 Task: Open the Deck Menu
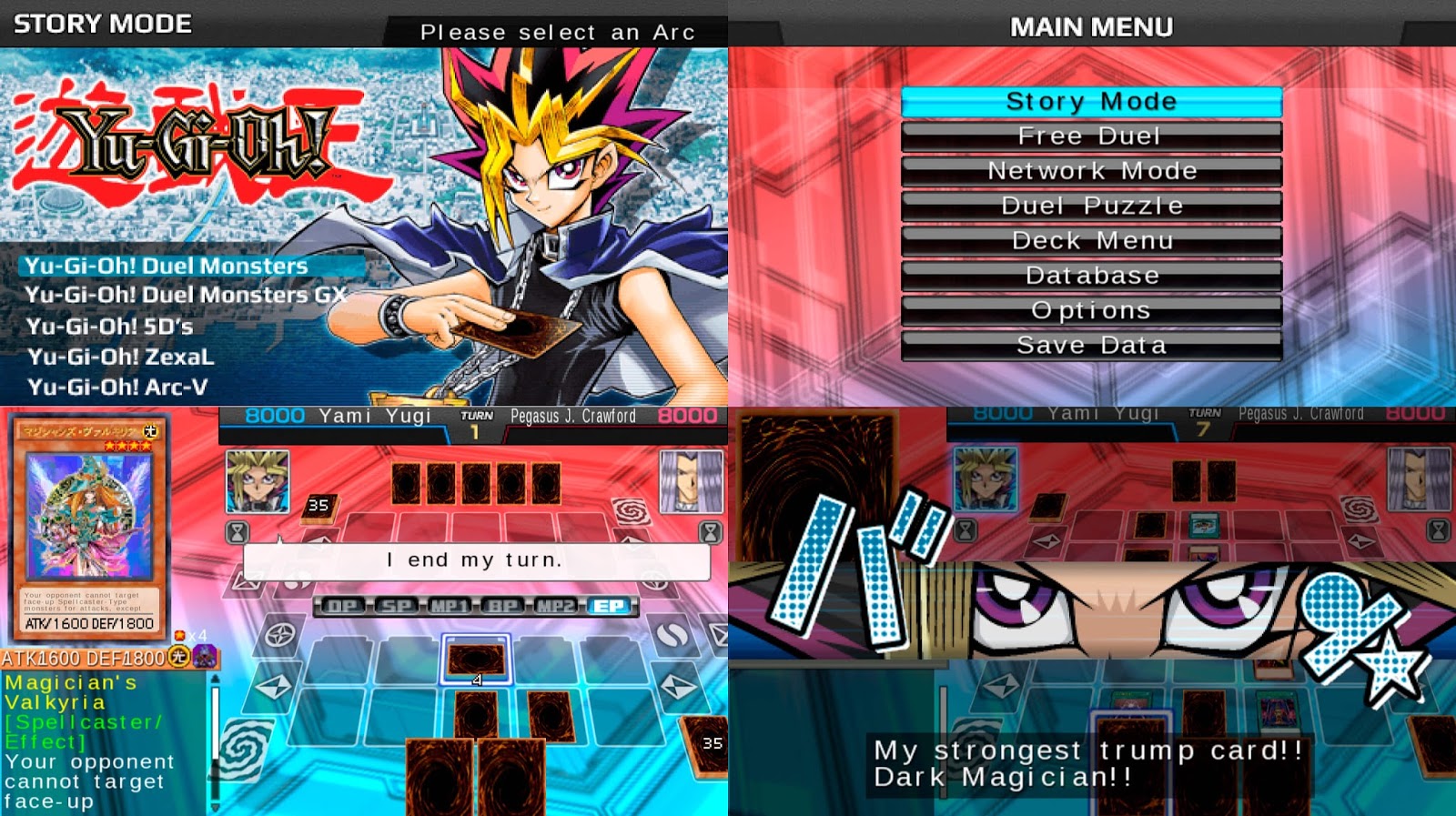[x=1091, y=240]
